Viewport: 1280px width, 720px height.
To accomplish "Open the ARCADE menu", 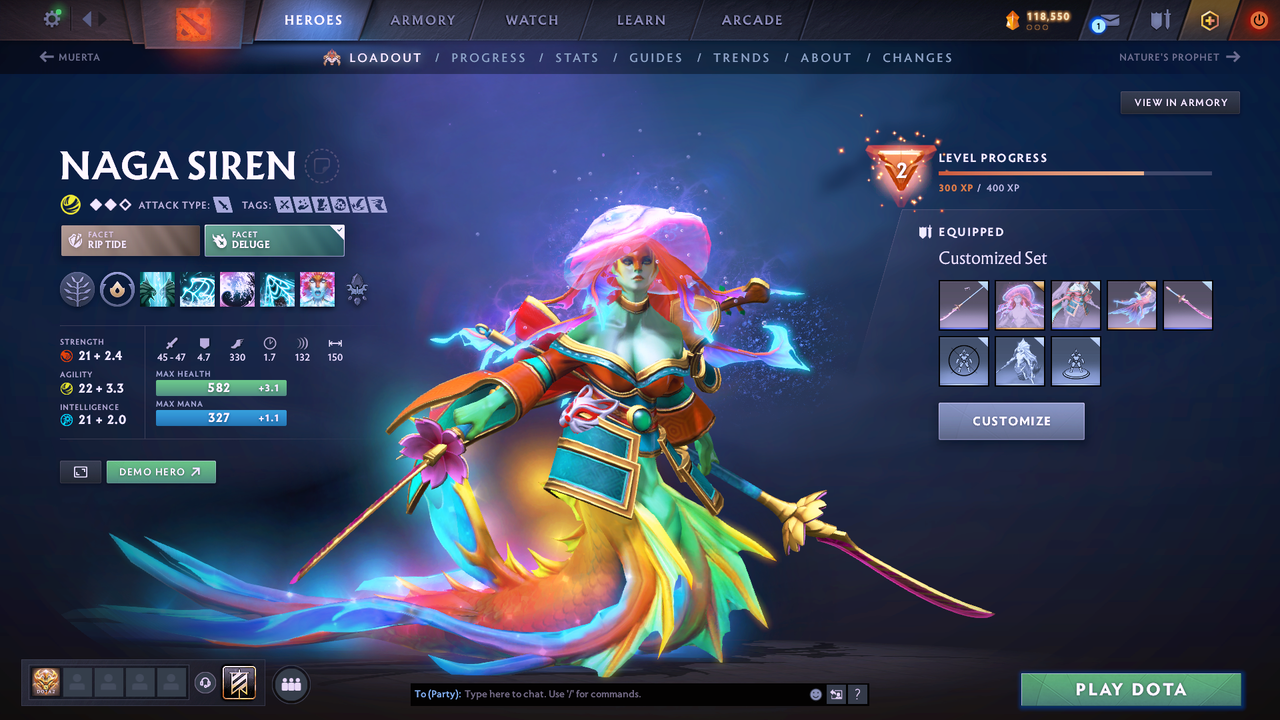I will (751, 19).
